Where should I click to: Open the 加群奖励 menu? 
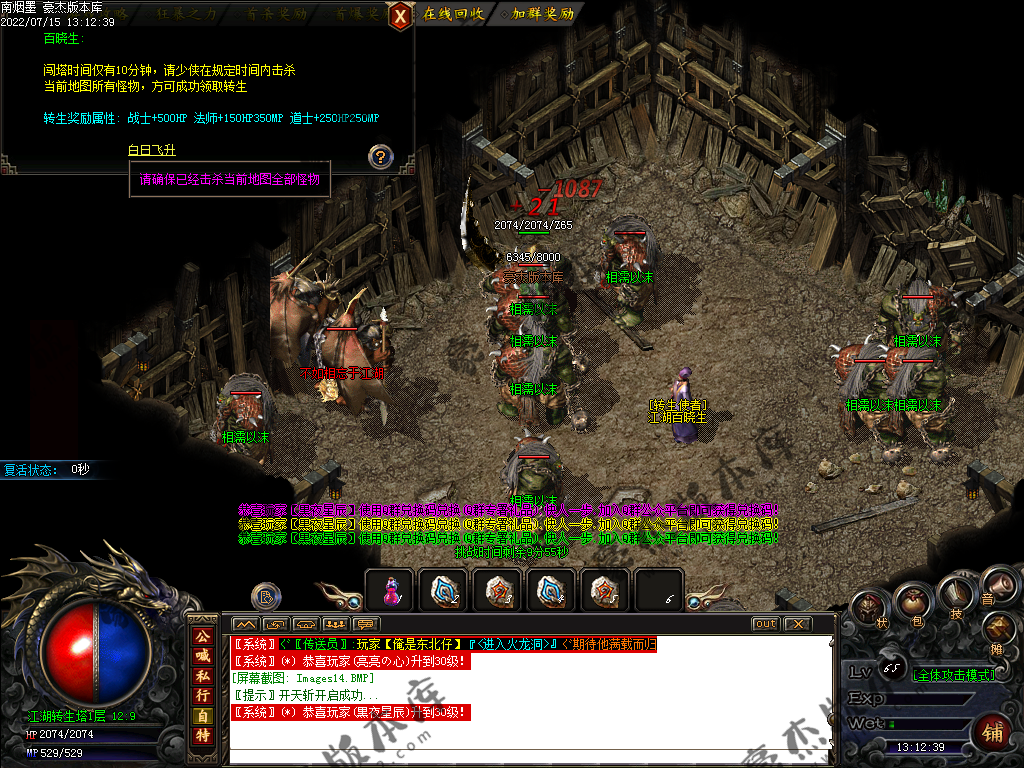coord(542,14)
